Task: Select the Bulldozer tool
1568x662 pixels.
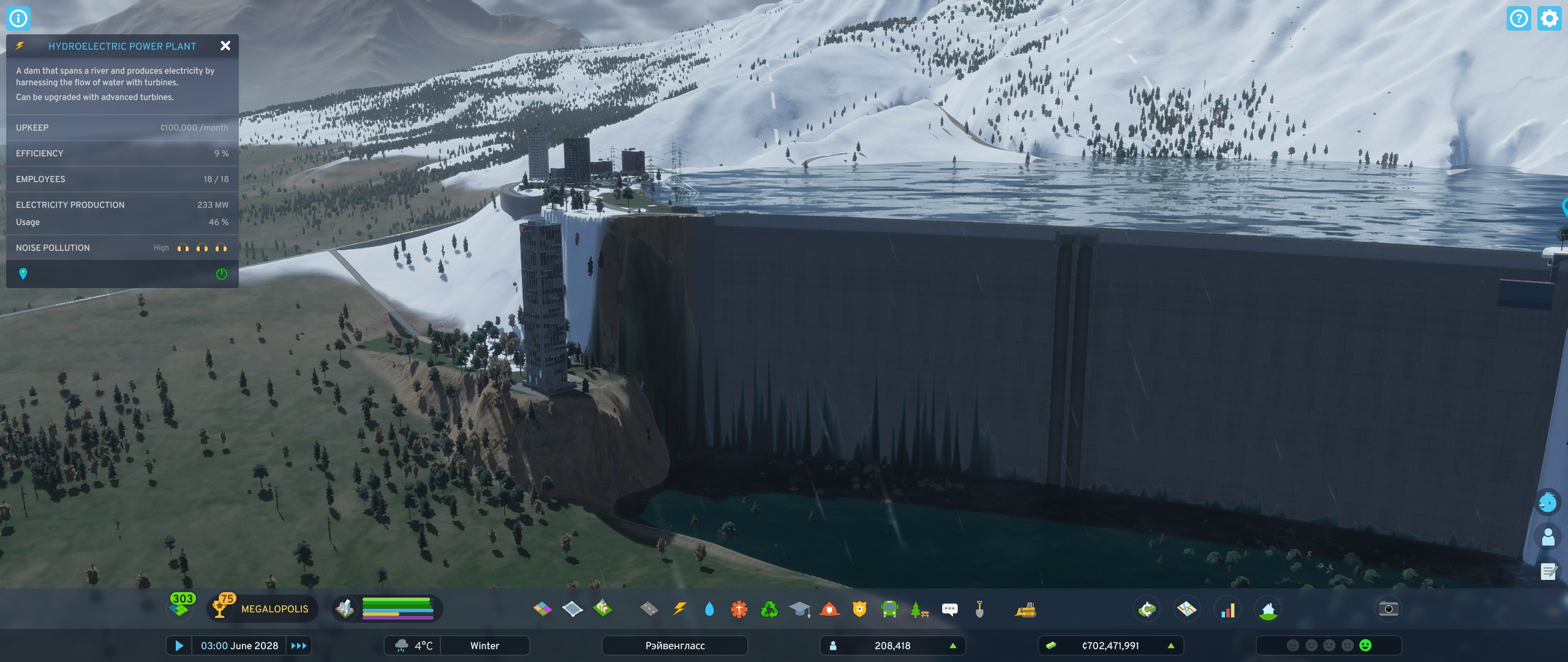Action: coord(1027,609)
